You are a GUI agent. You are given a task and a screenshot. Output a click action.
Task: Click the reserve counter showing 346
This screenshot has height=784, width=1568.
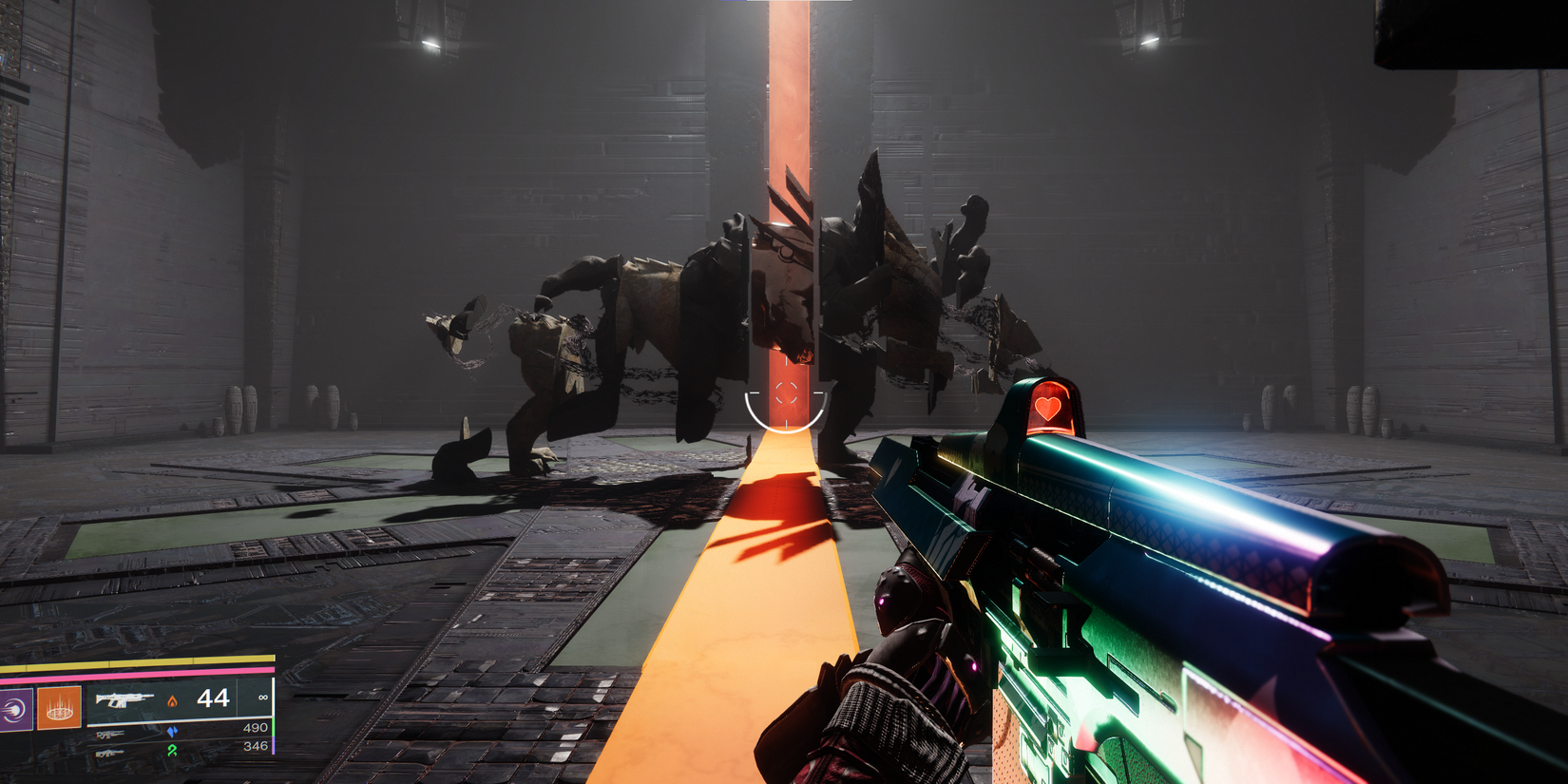pyautogui.click(x=257, y=744)
